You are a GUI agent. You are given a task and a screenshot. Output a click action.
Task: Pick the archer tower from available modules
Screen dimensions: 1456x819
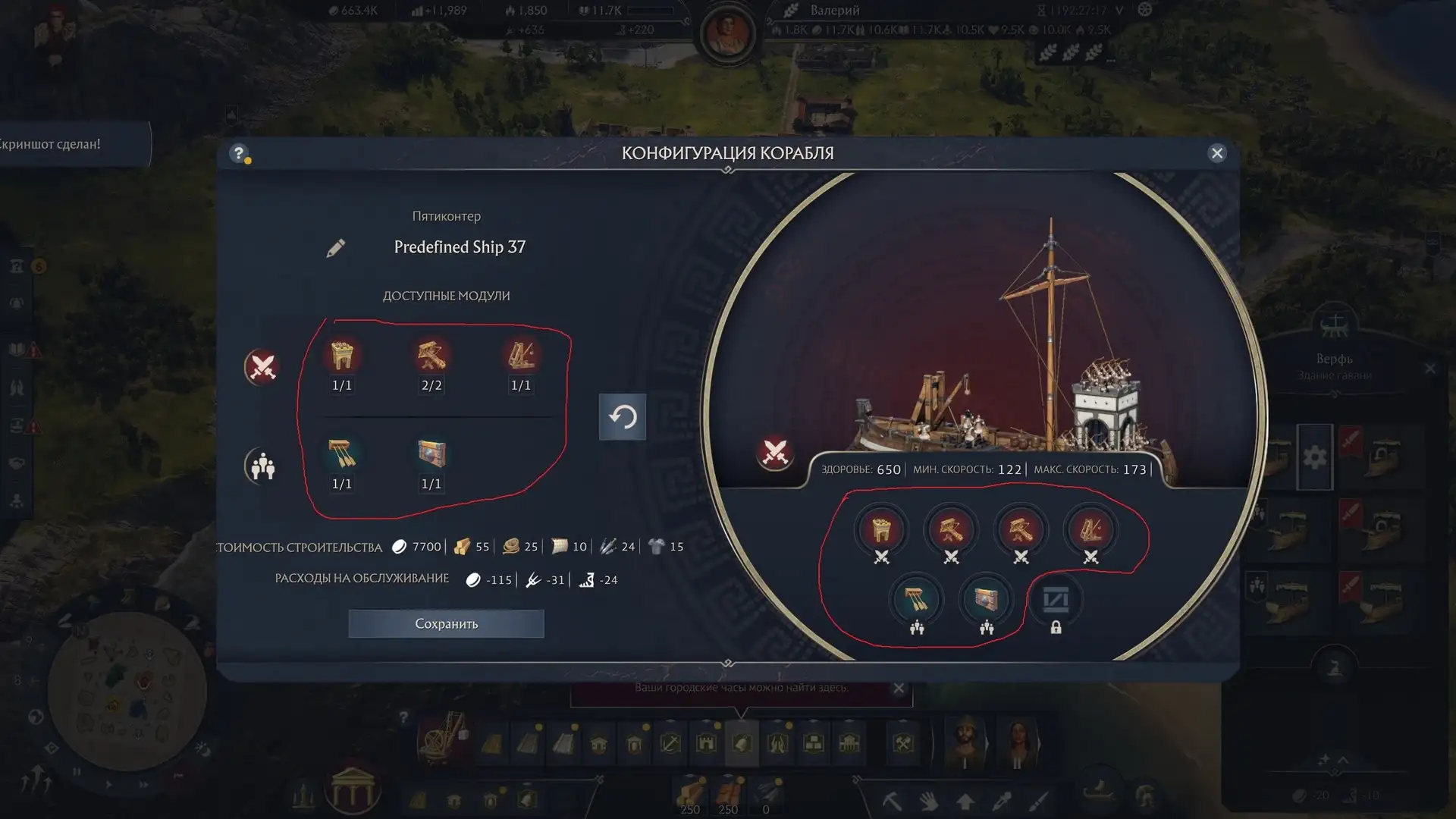[x=342, y=356]
